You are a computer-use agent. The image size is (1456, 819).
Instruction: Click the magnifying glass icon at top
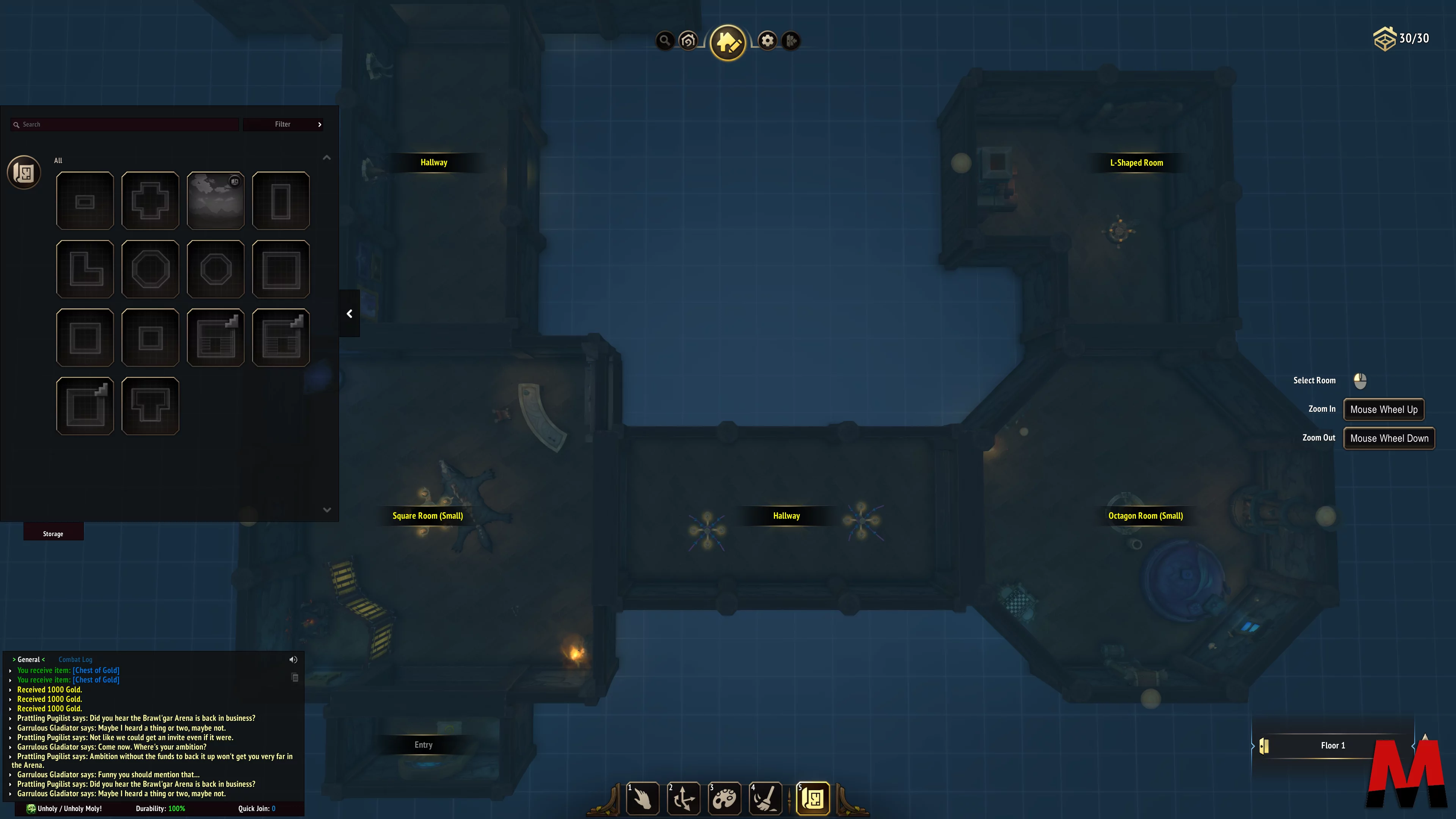pos(665,41)
